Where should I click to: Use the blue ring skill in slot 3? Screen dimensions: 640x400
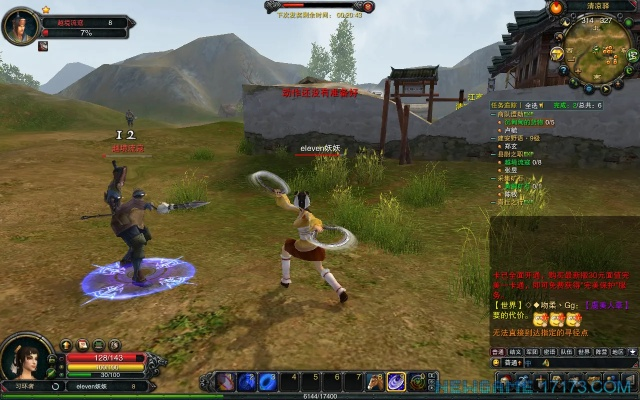click(x=268, y=381)
